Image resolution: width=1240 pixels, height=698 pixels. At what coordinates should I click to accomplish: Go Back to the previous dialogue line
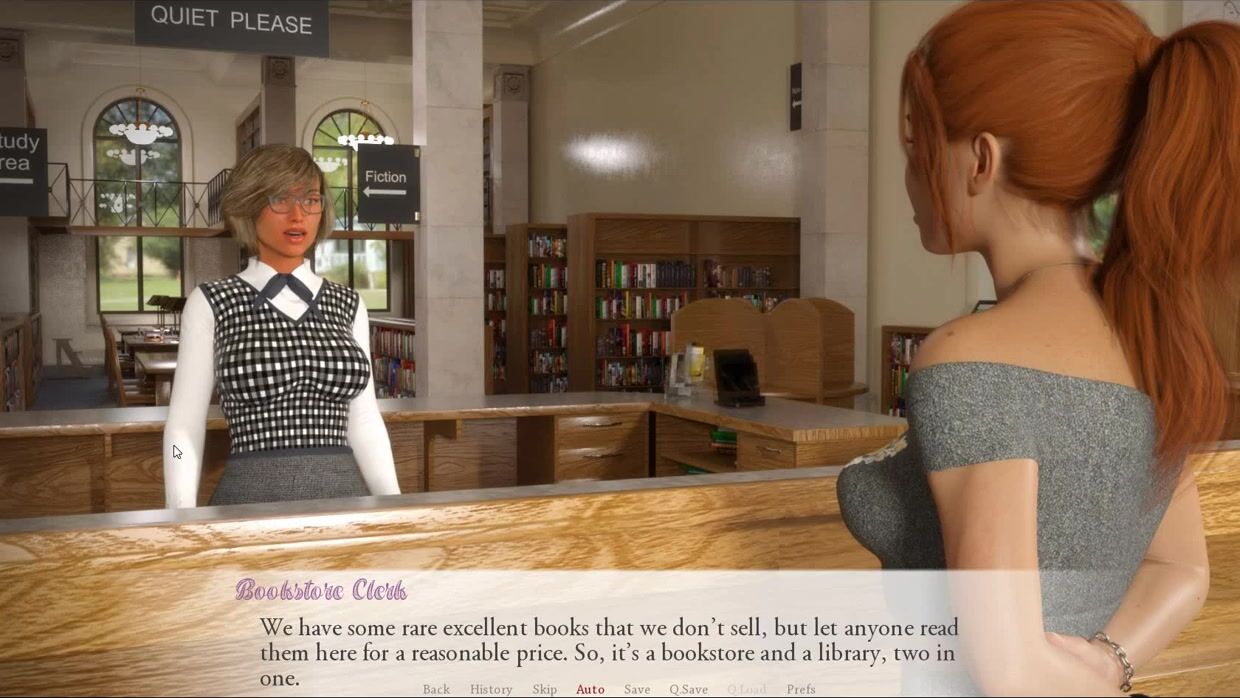click(436, 689)
